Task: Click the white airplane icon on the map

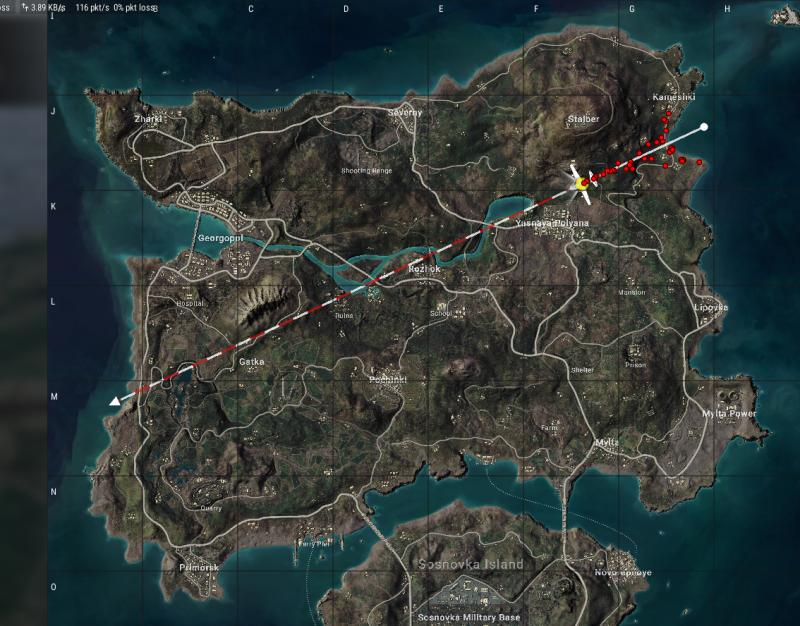Action: (580, 183)
